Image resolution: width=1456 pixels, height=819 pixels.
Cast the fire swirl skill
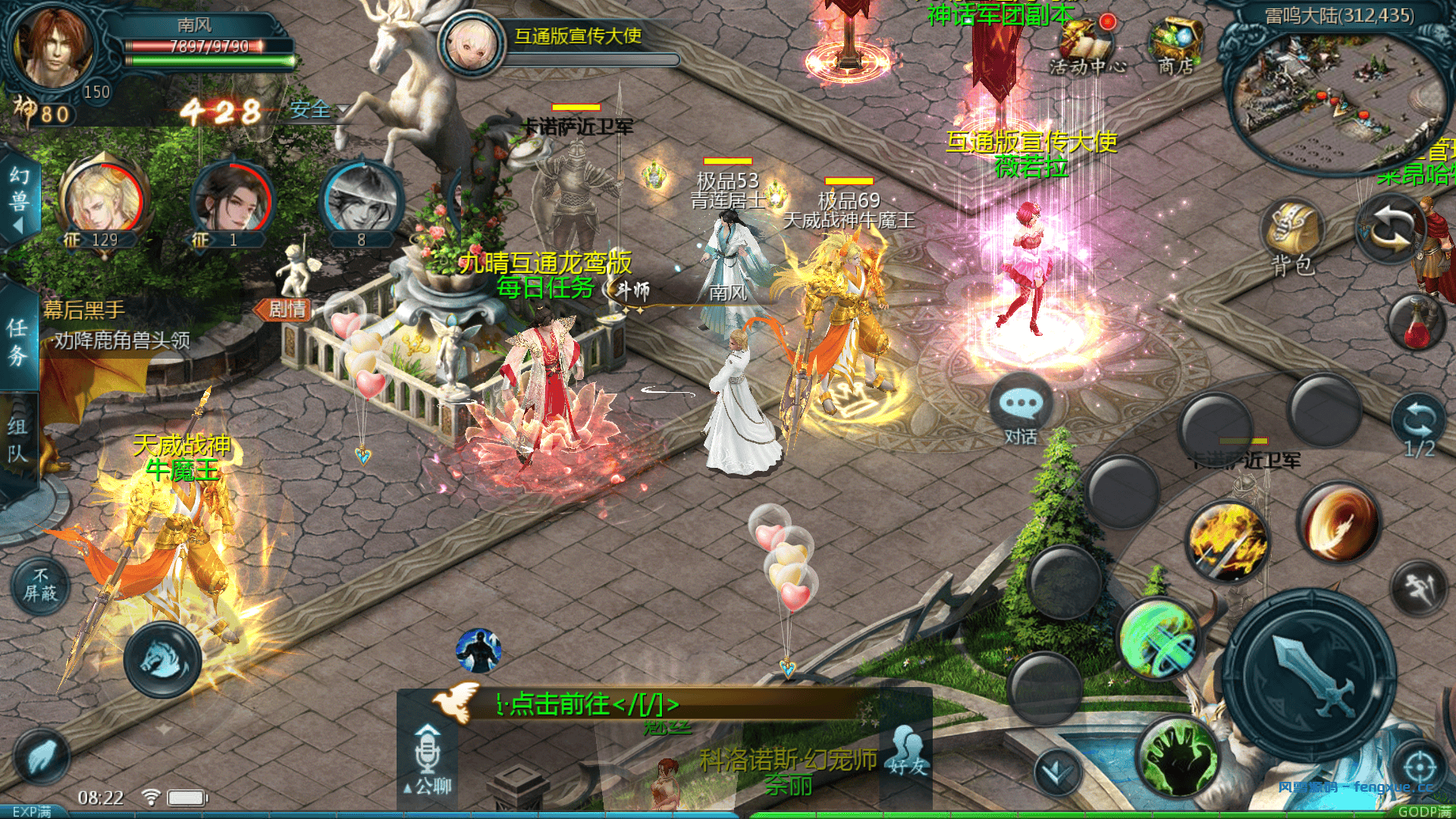pyautogui.click(x=1338, y=523)
